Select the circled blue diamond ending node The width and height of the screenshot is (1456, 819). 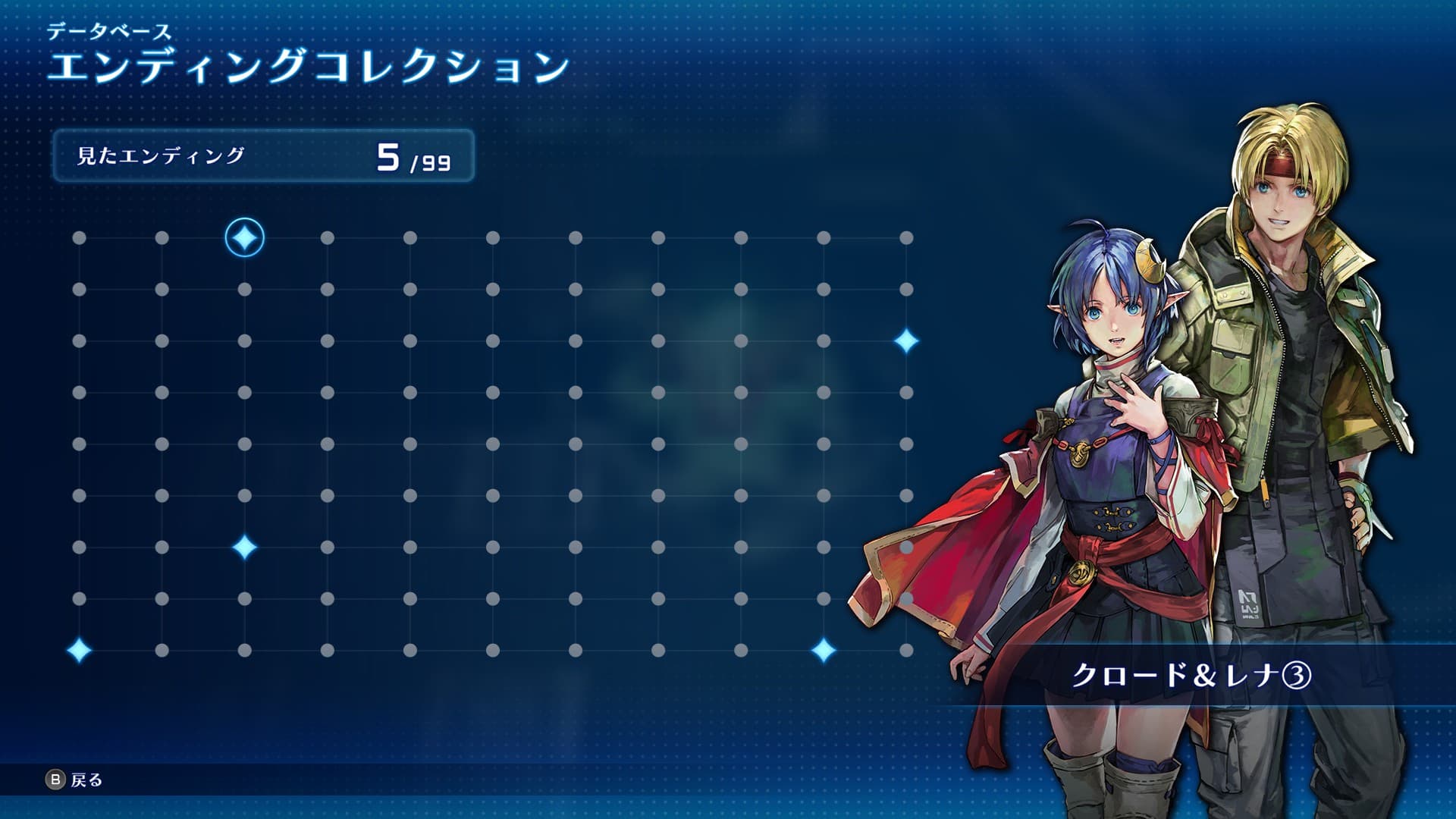244,238
